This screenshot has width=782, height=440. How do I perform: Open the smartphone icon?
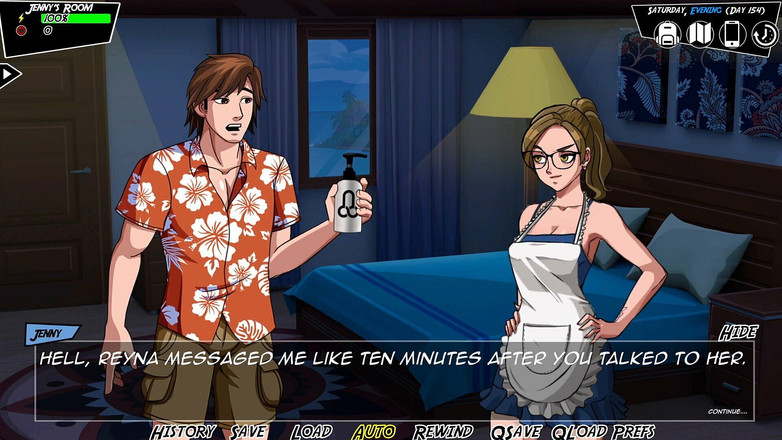pos(731,35)
